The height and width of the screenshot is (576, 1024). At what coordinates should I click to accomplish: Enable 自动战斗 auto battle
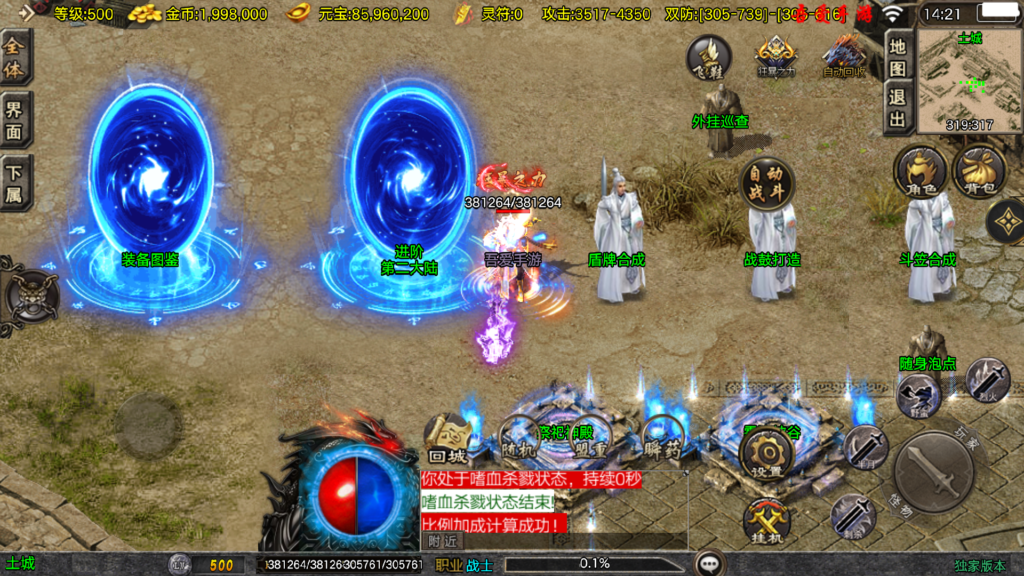tap(766, 184)
